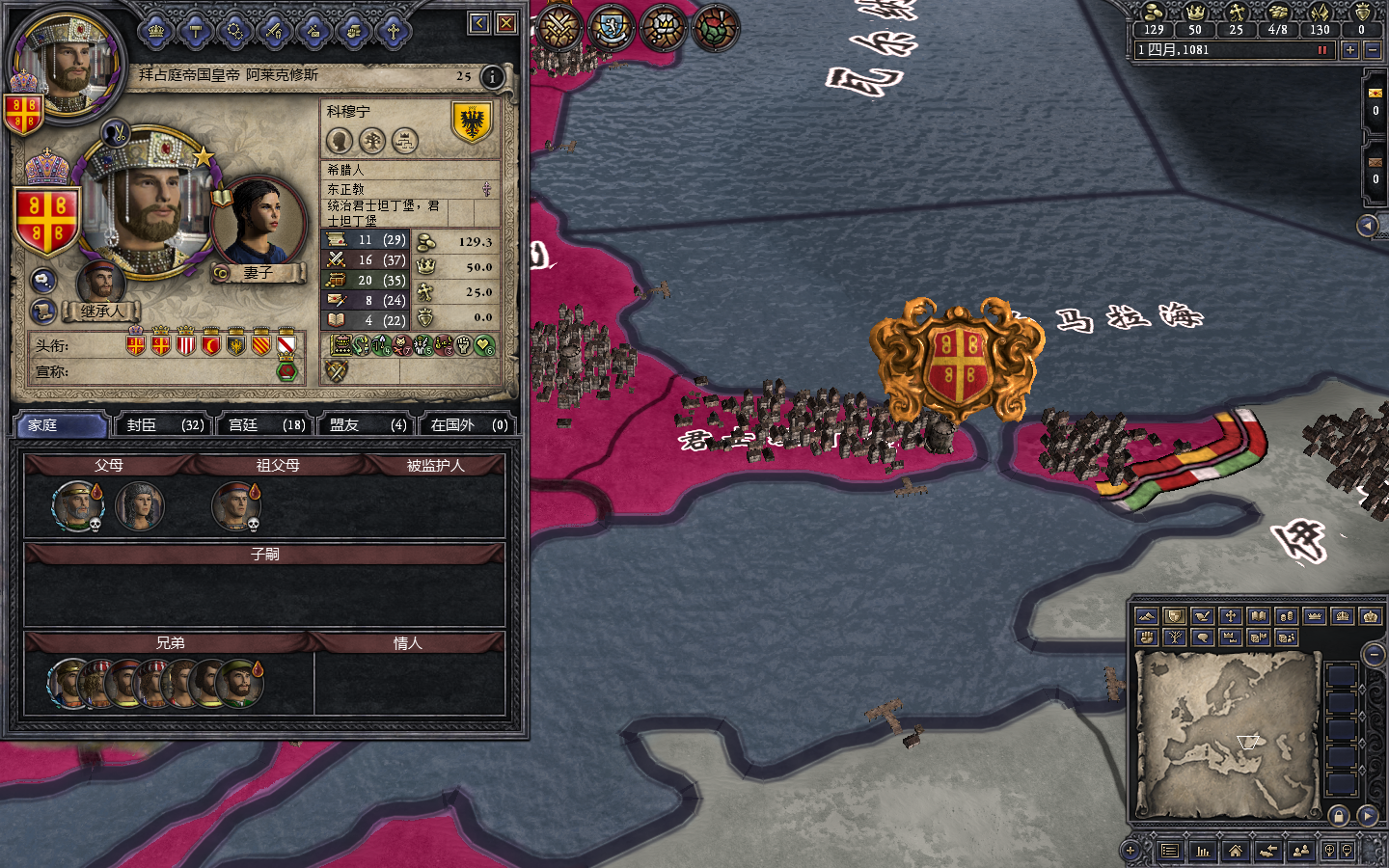Screen dimensions: 1389x868
Task: Close the character panel with the X
Action: click(x=506, y=22)
